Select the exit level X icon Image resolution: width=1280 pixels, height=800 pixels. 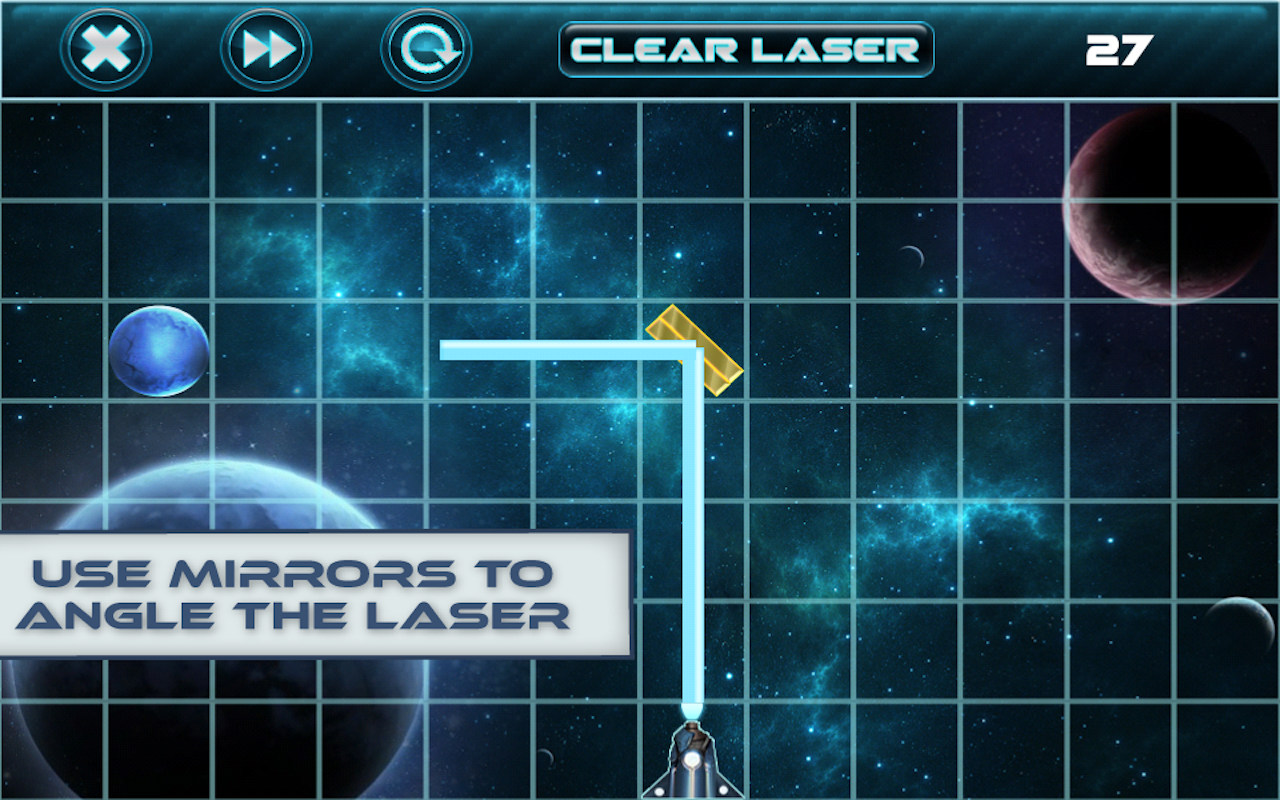click(104, 46)
